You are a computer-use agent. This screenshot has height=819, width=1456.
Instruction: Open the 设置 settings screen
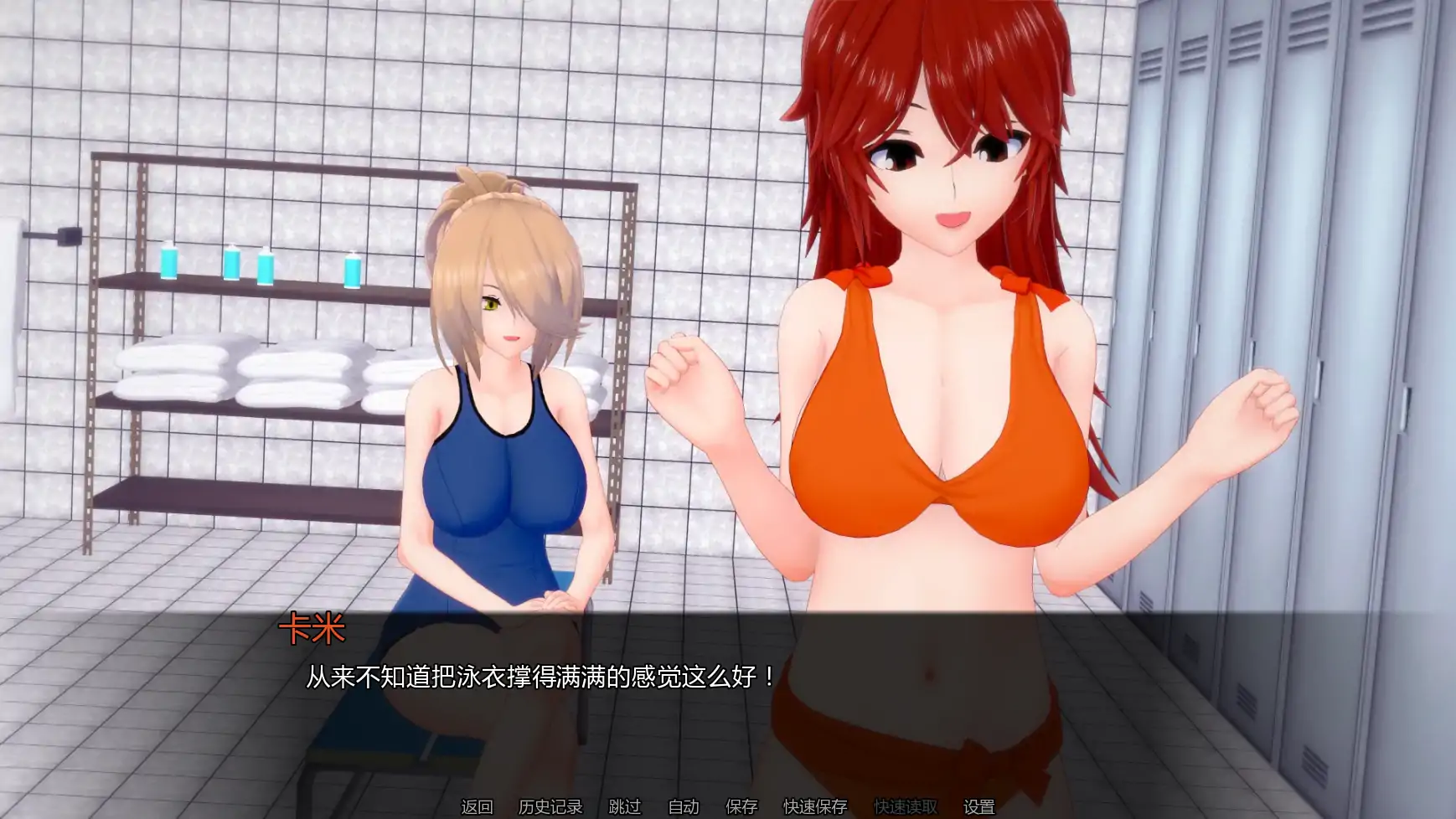coord(978,804)
